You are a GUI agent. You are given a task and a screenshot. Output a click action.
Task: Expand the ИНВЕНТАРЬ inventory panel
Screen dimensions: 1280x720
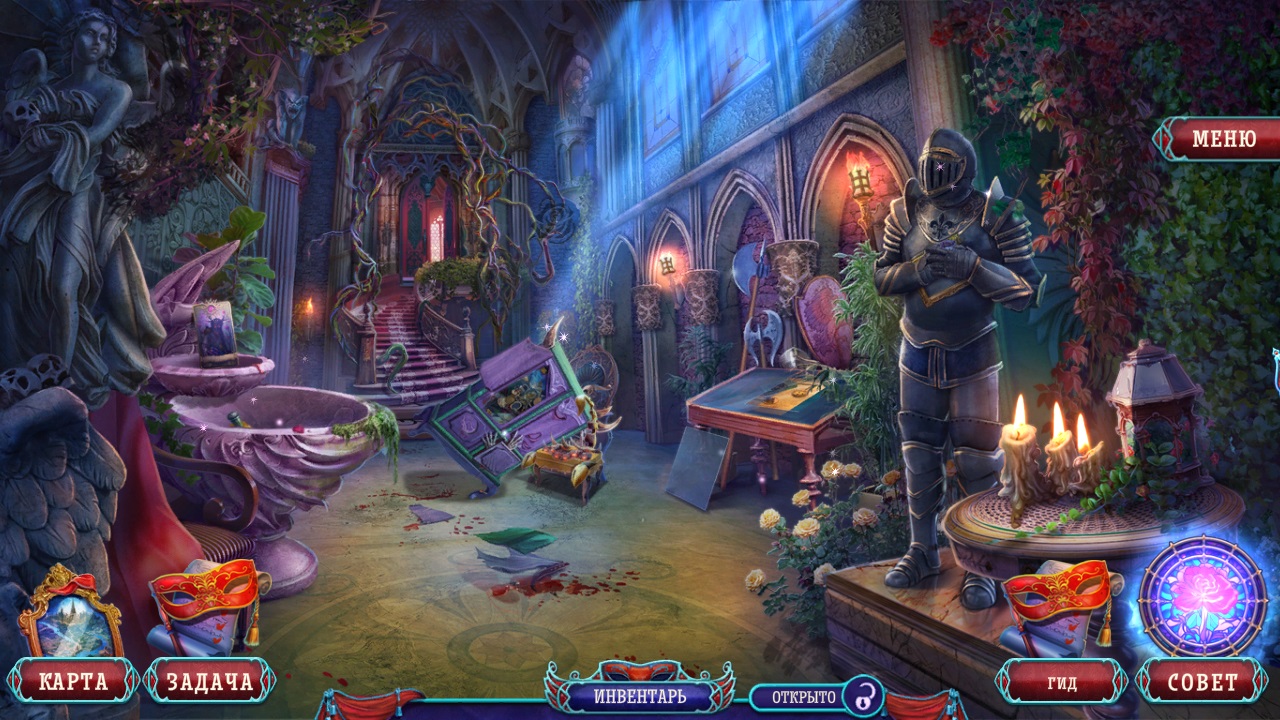tap(640, 694)
